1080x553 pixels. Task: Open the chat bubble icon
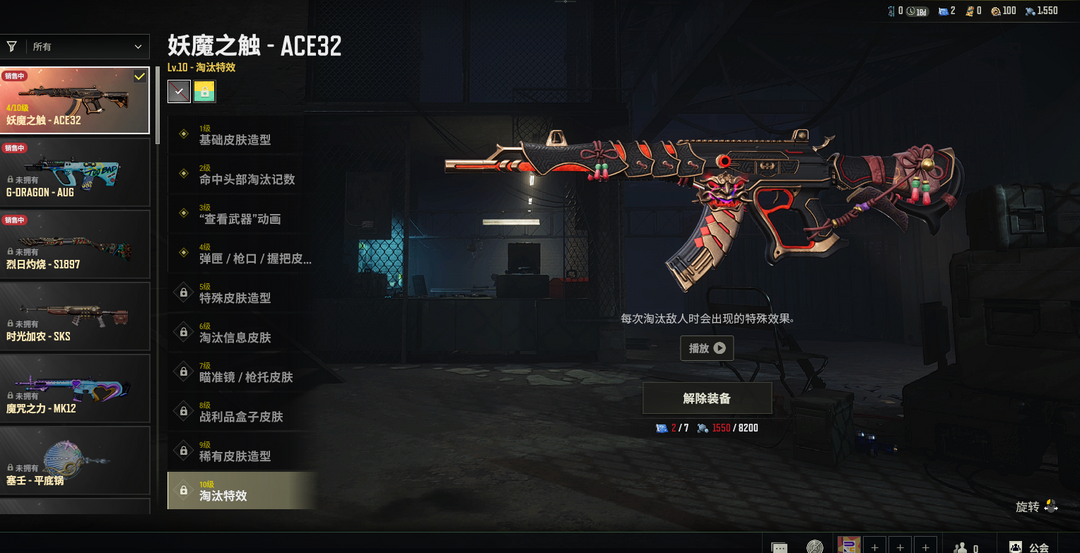click(780, 547)
